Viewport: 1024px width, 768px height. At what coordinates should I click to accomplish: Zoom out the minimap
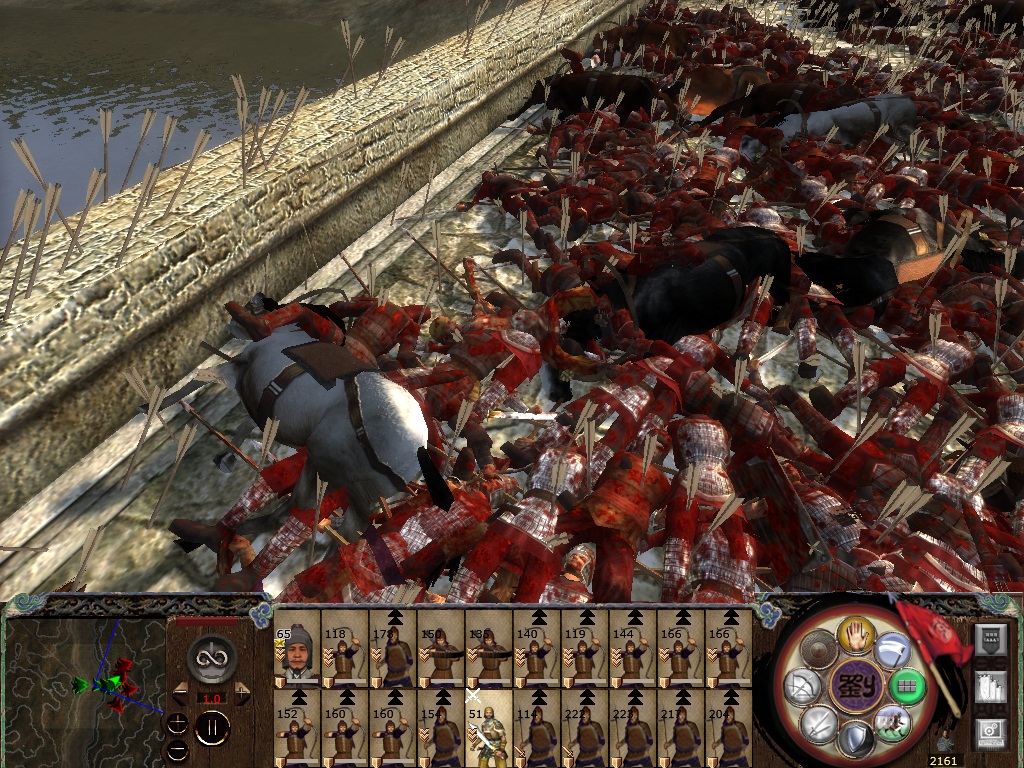coord(178,748)
